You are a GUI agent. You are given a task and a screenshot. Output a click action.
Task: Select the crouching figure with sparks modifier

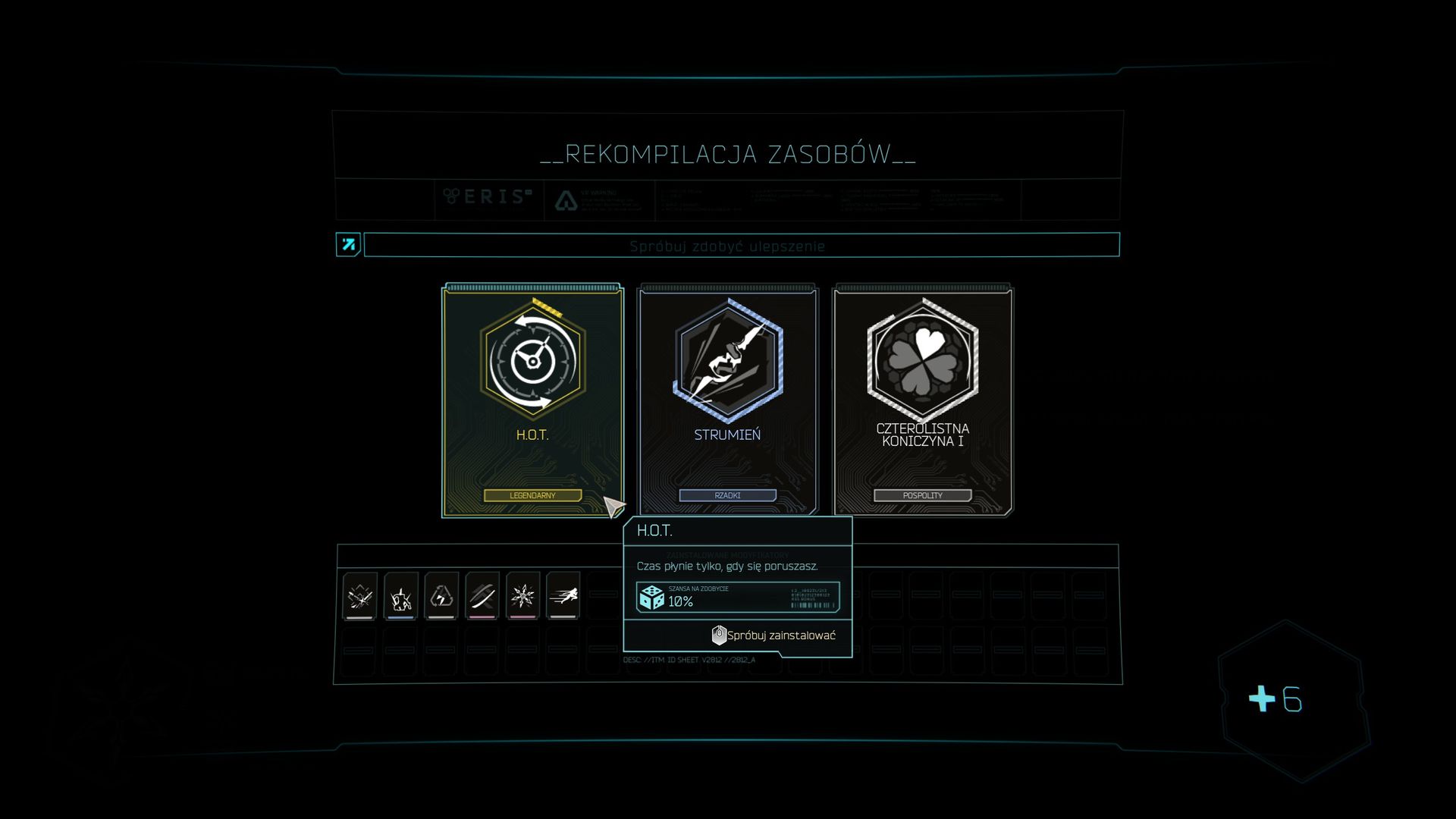400,596
